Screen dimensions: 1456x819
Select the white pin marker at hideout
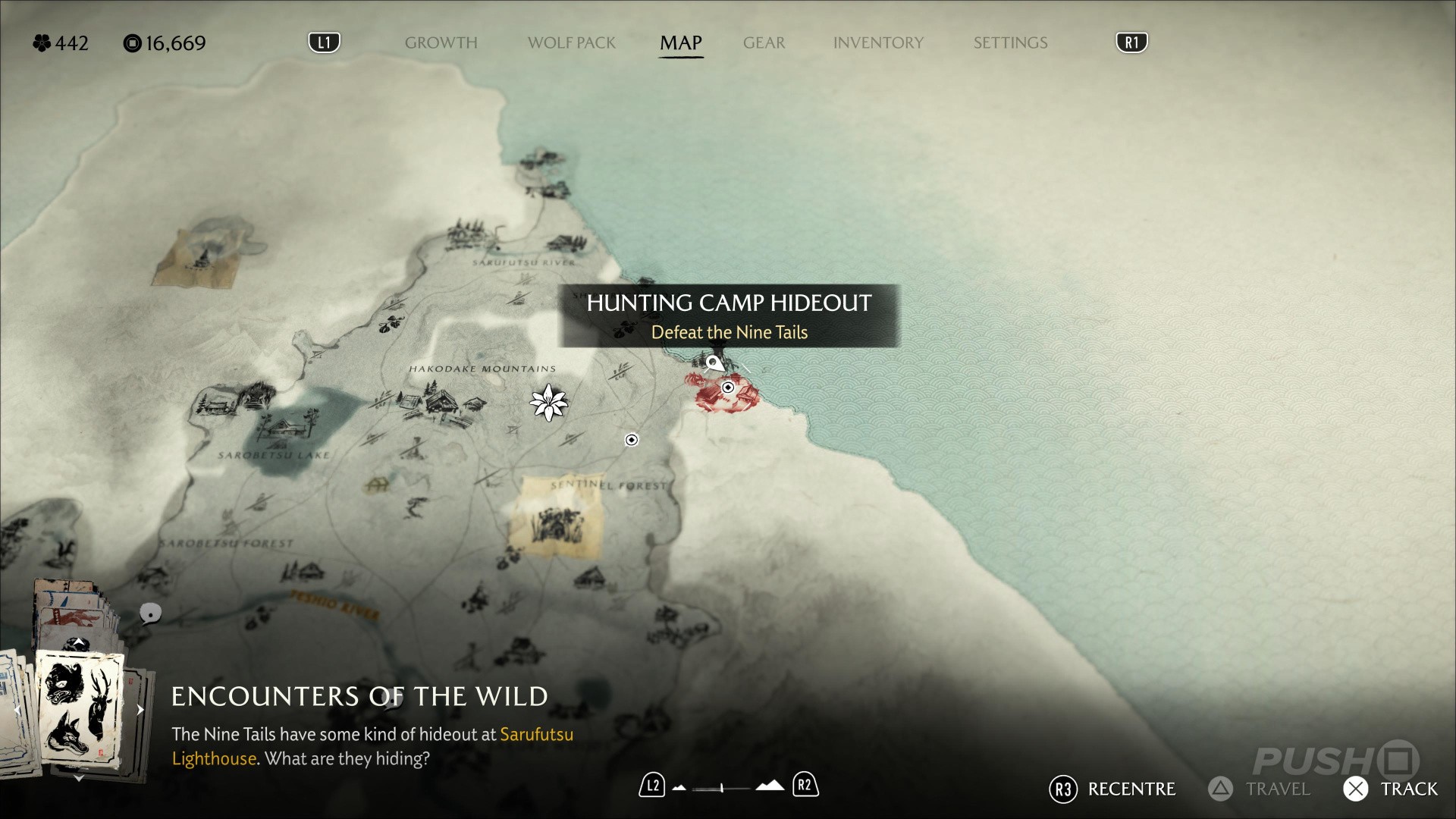coord(714,363)
